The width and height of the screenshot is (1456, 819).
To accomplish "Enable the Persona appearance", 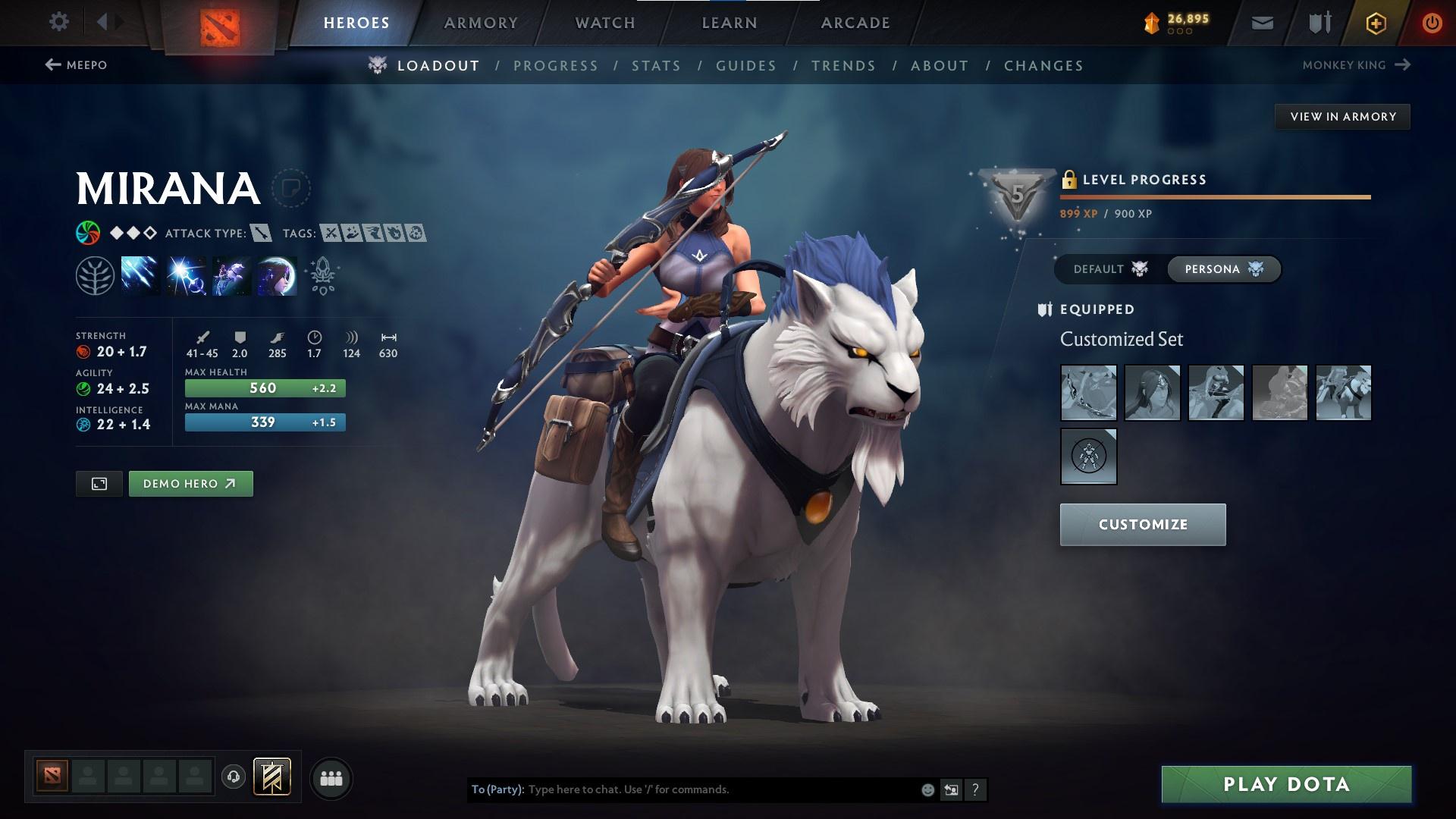I will [1223, 268].
